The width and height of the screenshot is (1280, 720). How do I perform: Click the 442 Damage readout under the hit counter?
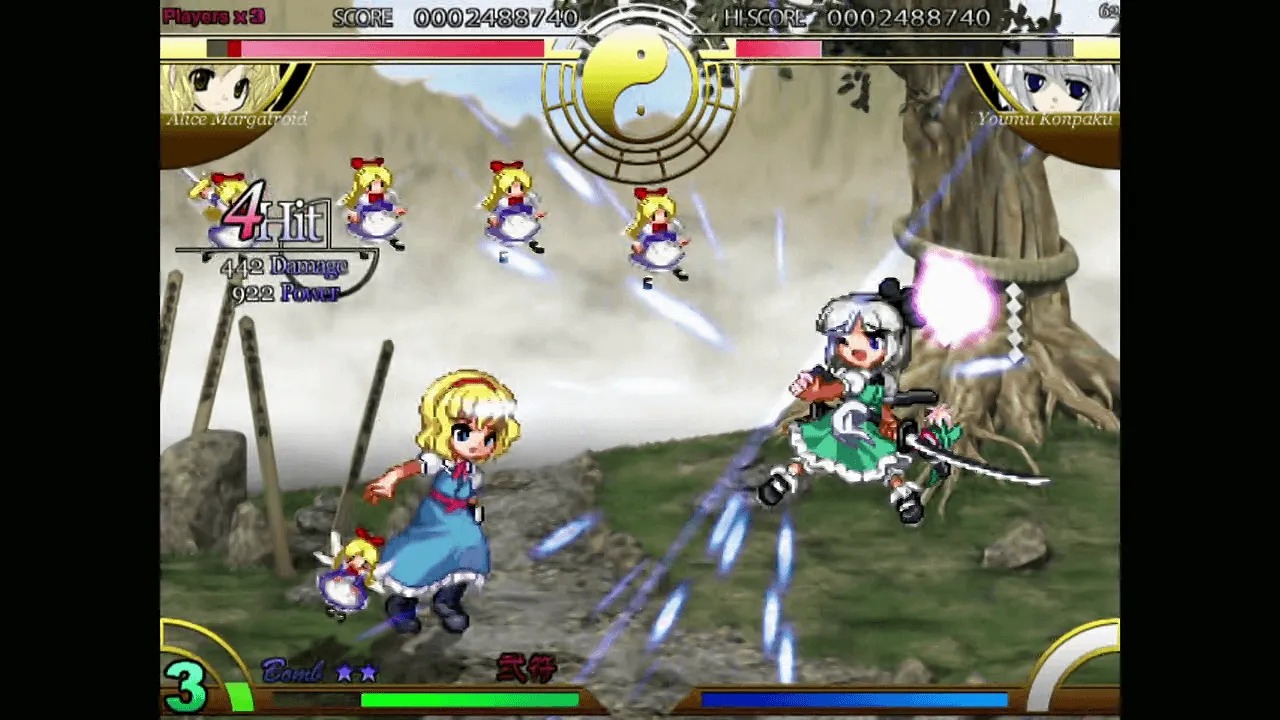[x=283, y=266]
